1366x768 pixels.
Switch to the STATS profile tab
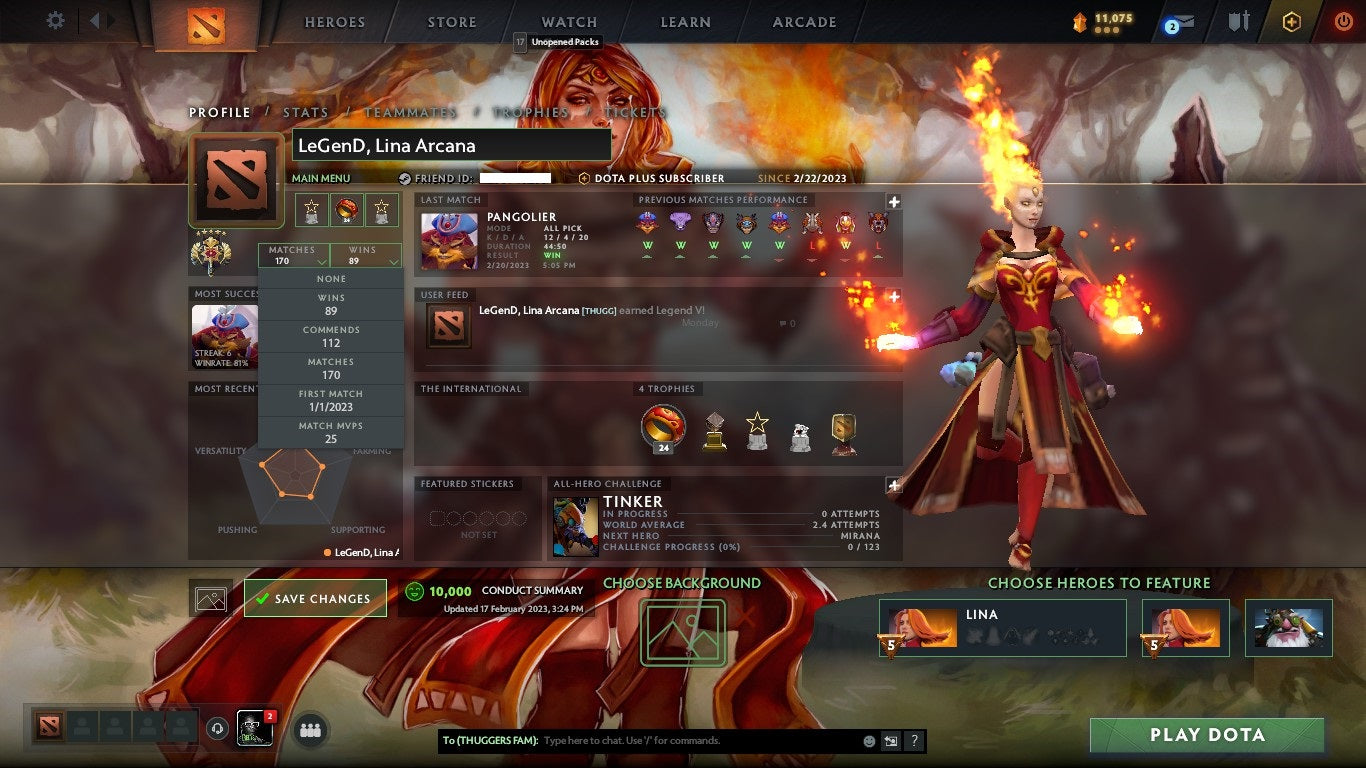point(306,112)
